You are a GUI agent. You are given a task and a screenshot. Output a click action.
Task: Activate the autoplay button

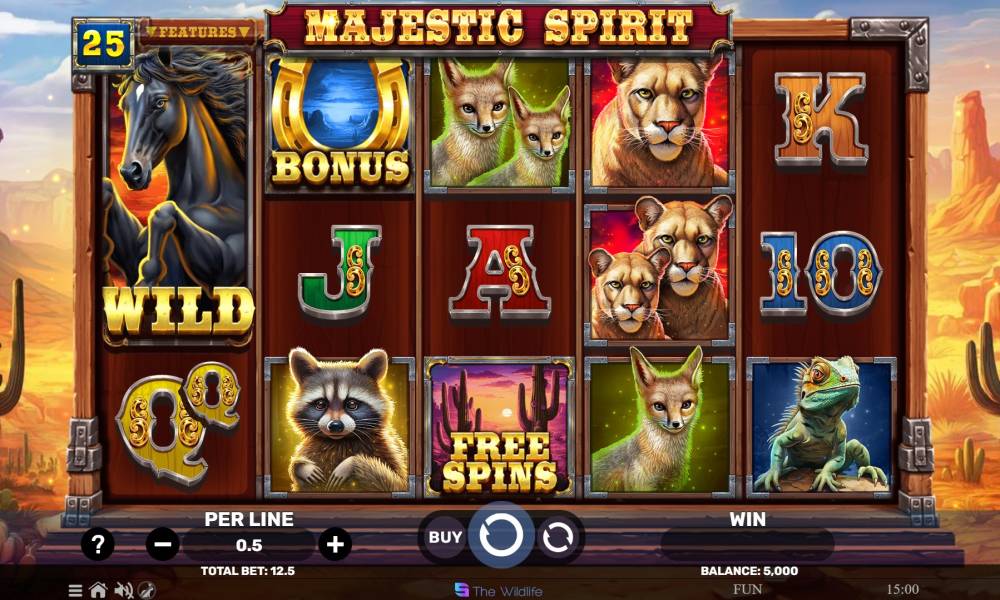pyautogui.click(x=557, y=538)
